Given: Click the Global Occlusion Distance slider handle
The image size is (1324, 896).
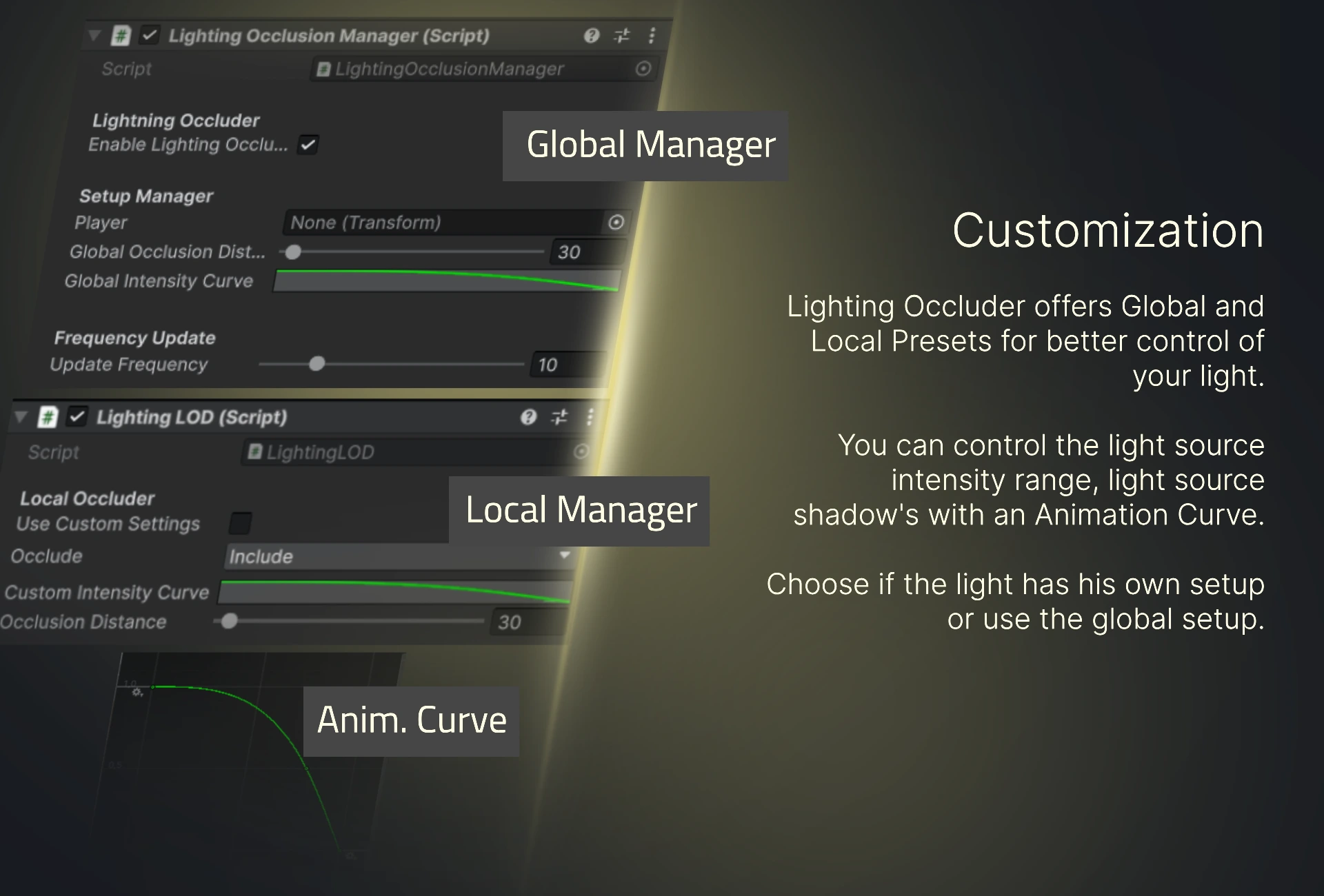Looking at the screenshot, I should click(293, 252).
